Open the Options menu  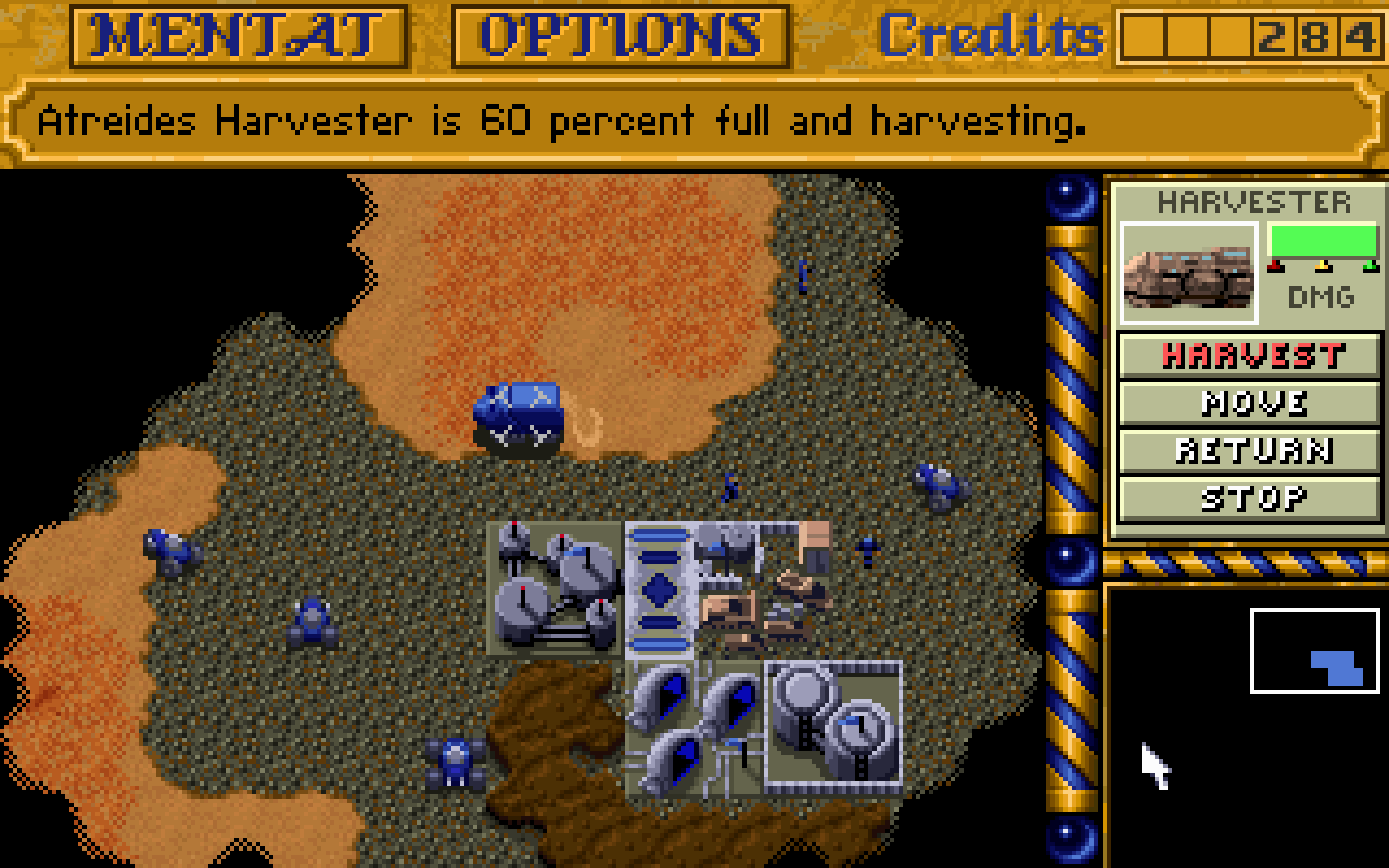621,36
